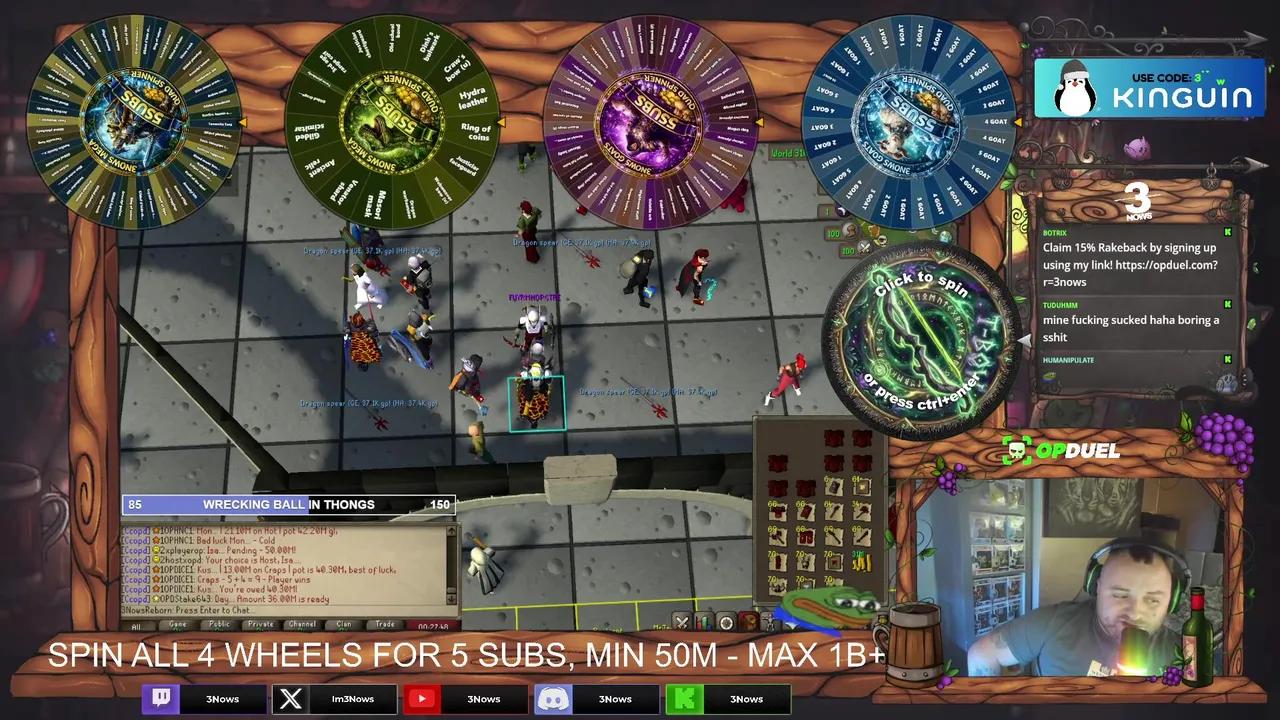
Task: Click the Kick icon beside 3Nows
Action: 686,699
